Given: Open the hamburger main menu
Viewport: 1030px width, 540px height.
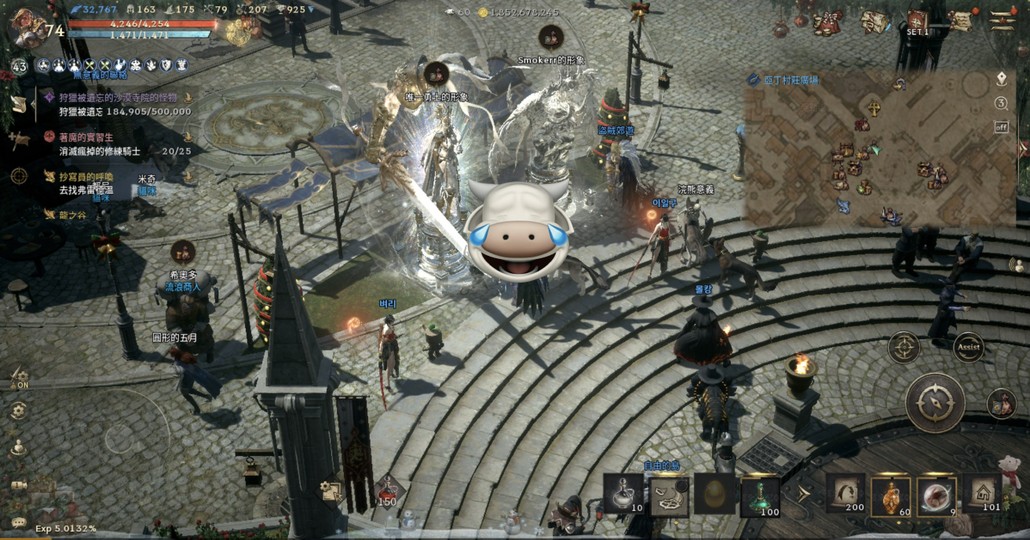Looking at the screenshot, I should pos(1002,21).
